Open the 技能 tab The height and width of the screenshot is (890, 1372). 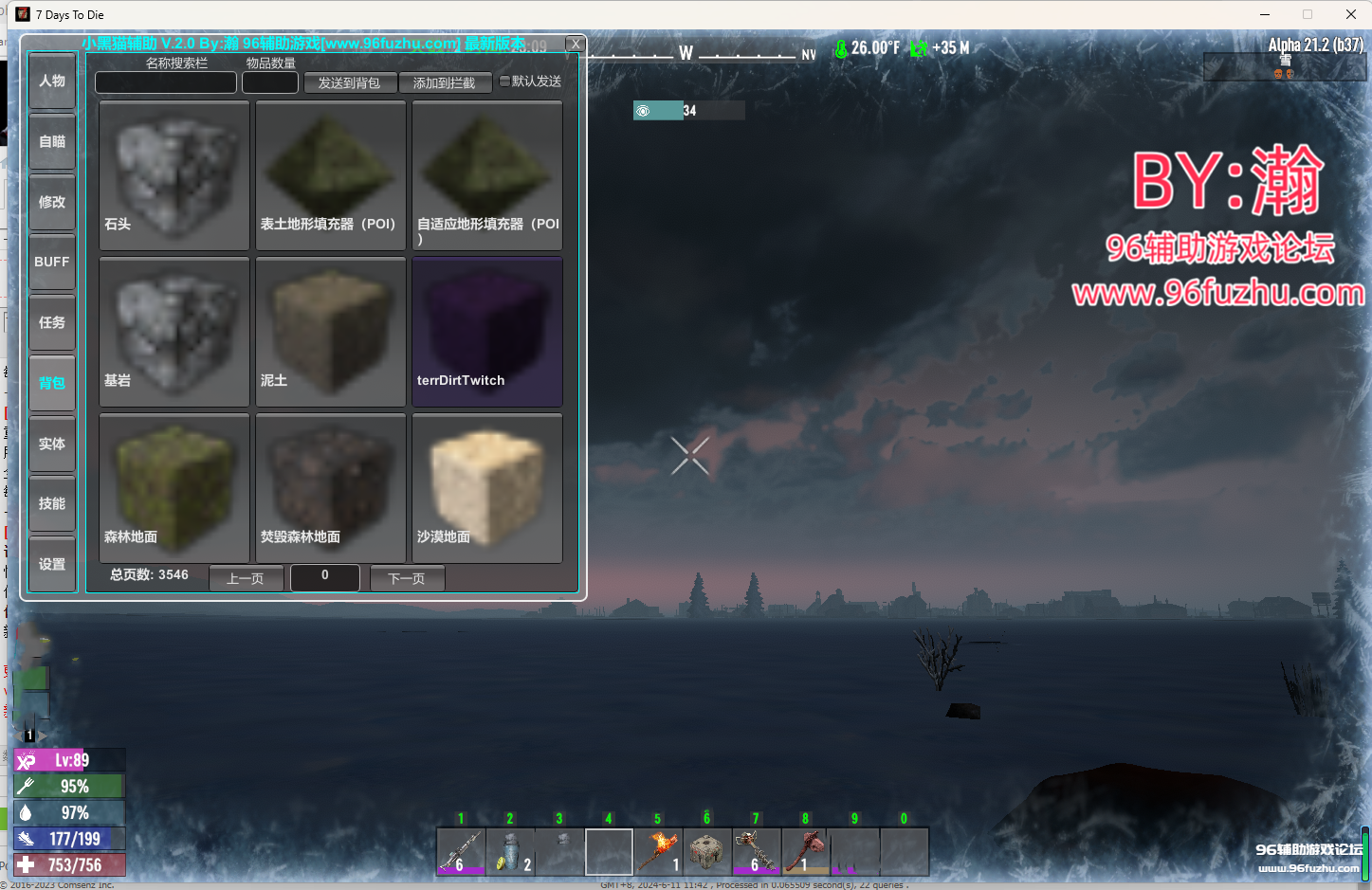[x=52, y=503]
